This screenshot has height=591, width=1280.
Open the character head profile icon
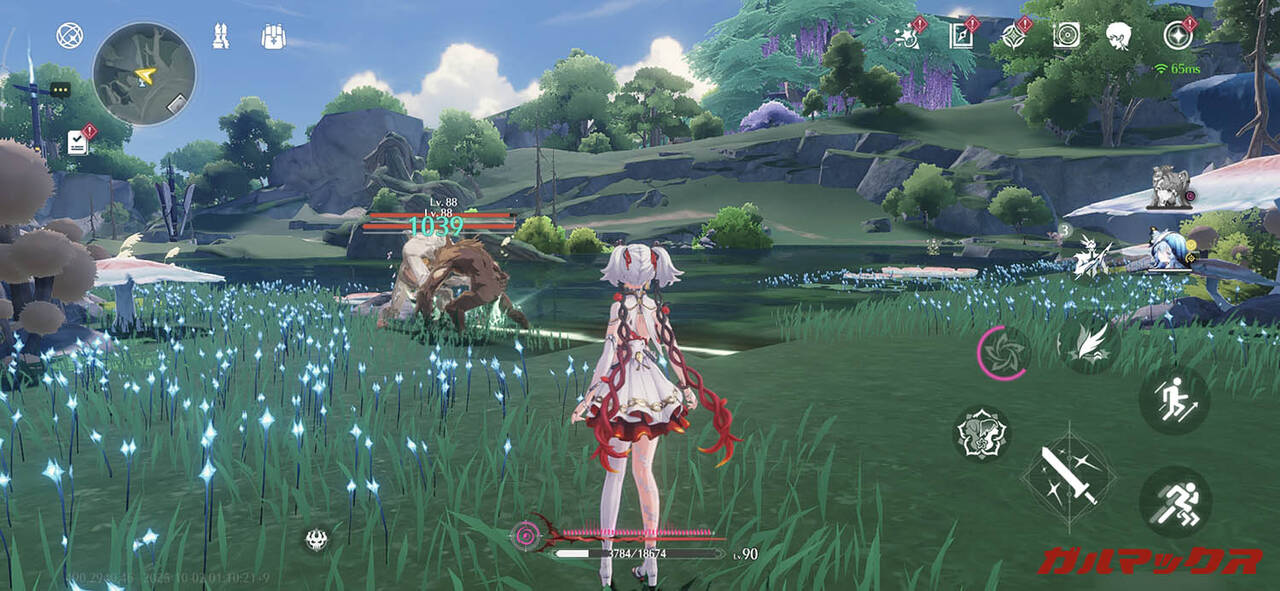click(x=1118, y=36)
